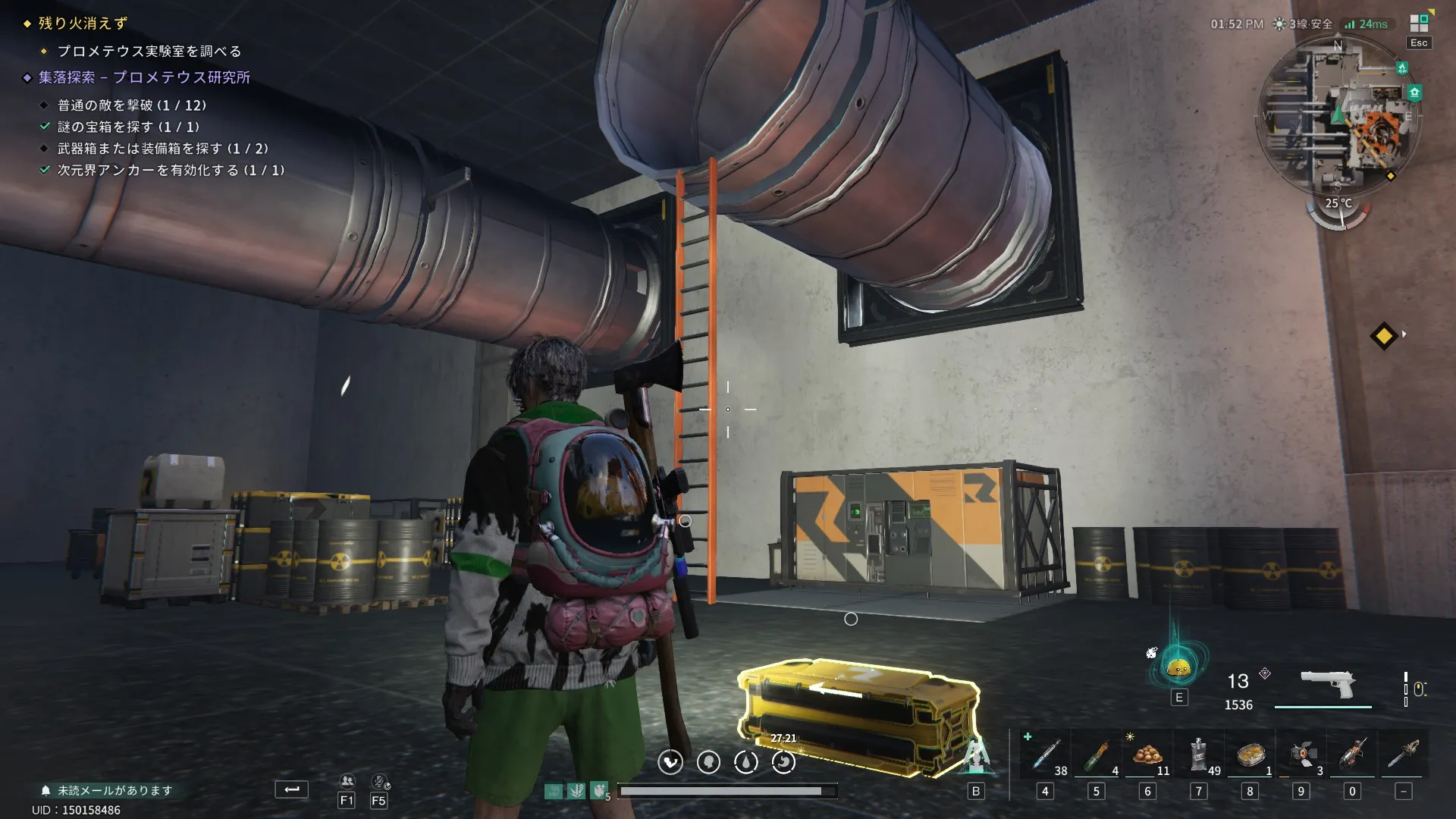
Task: Activate the yellow blob deviant ability
Action: point(1178,667)
